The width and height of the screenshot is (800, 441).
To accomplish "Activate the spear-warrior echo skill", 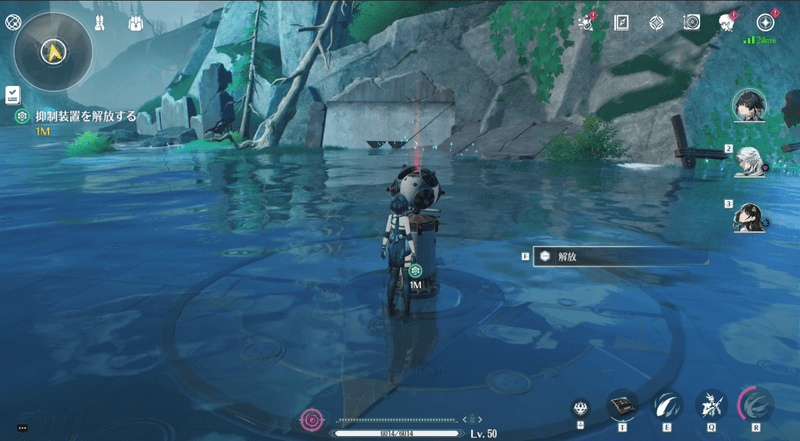I will [x=711, y=405].
